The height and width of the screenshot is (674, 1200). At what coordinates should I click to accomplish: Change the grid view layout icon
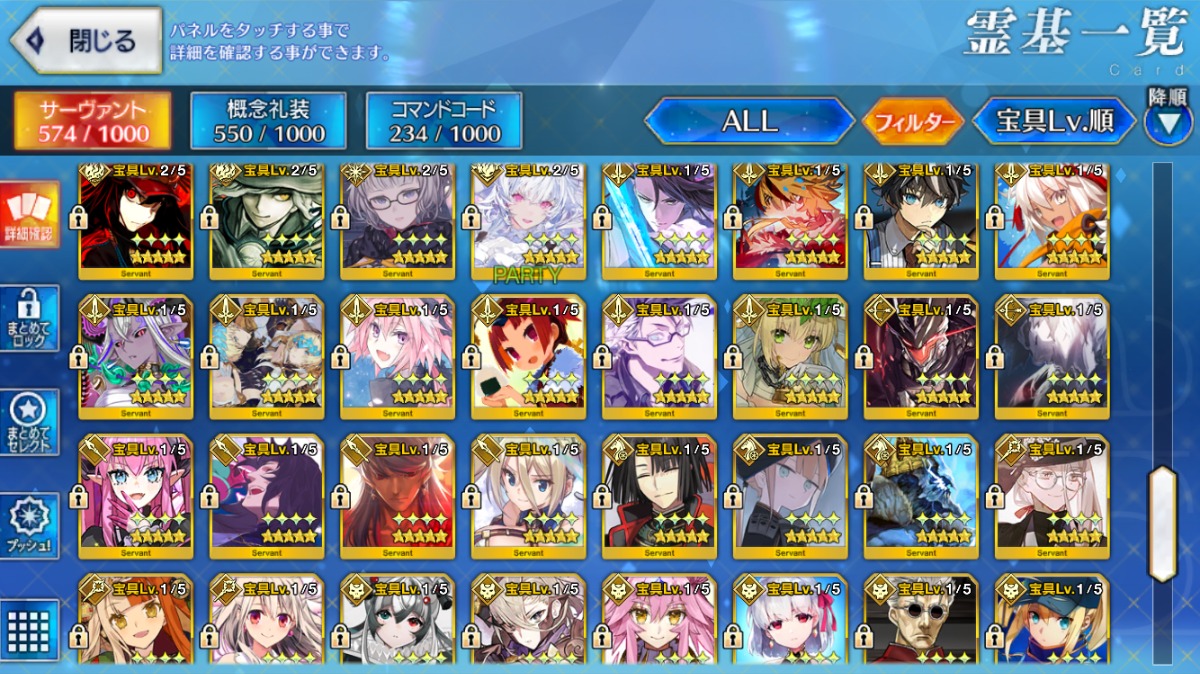tap(30, 628)
